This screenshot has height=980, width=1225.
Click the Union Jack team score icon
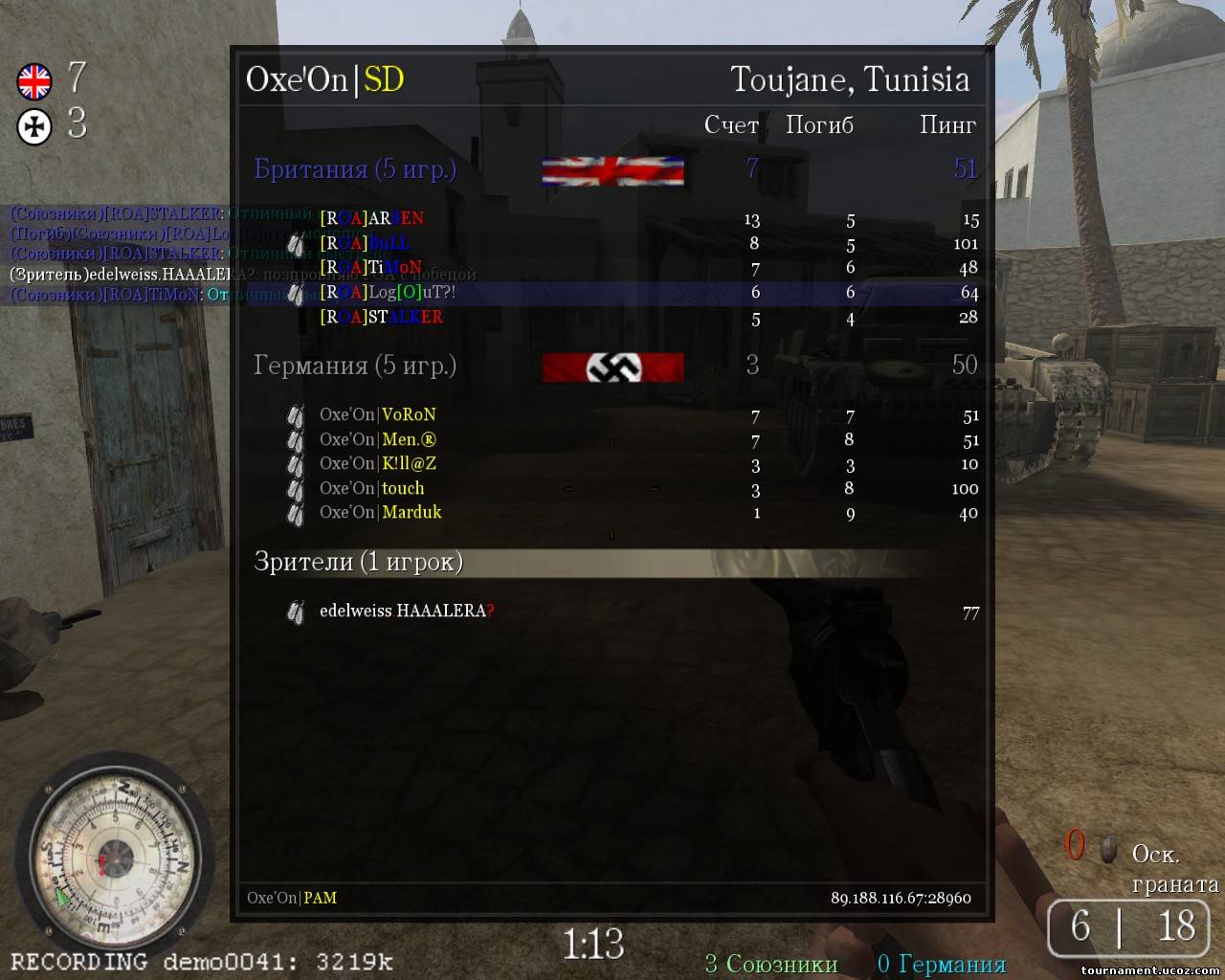click(x=34, y=81)
